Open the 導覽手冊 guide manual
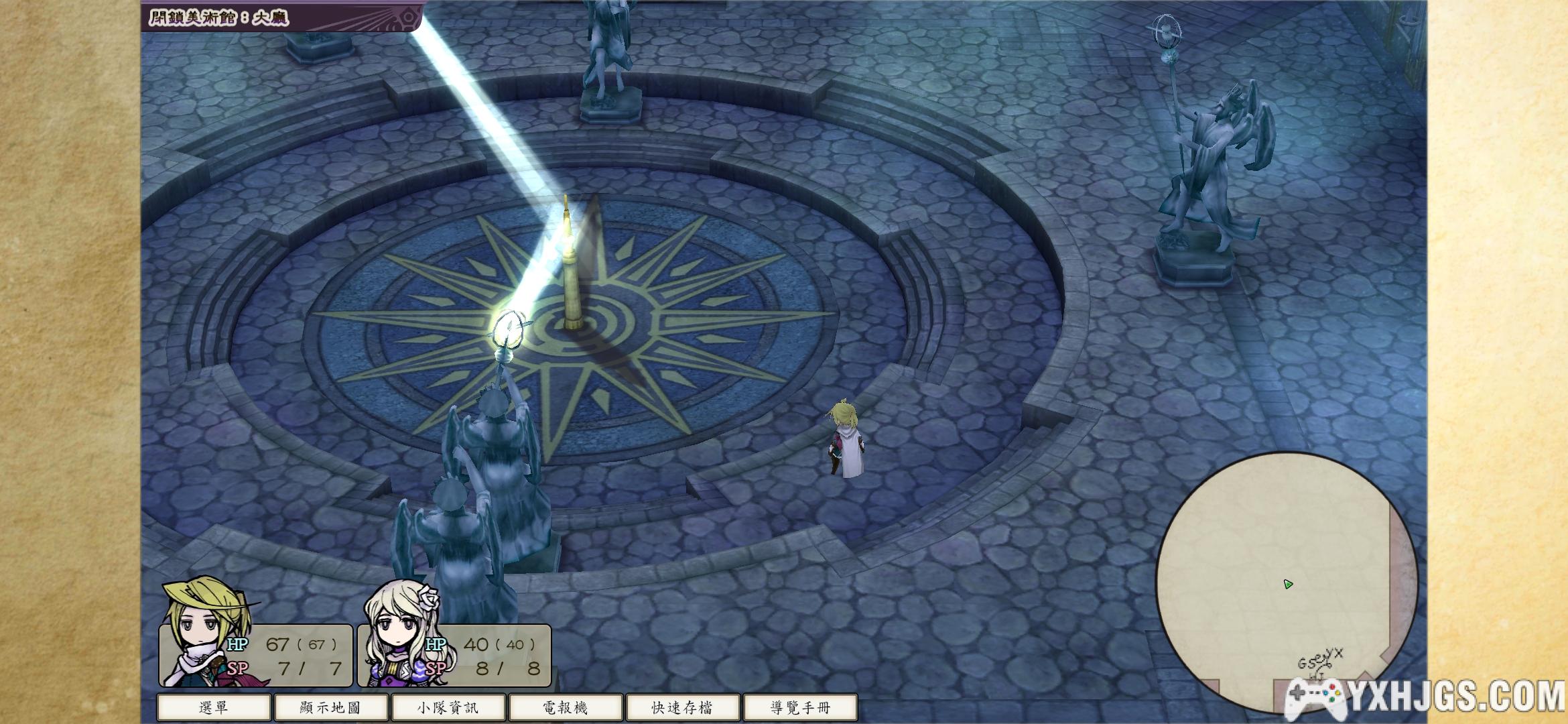Viewport: 1568px width, 724px height. point(800,707)
